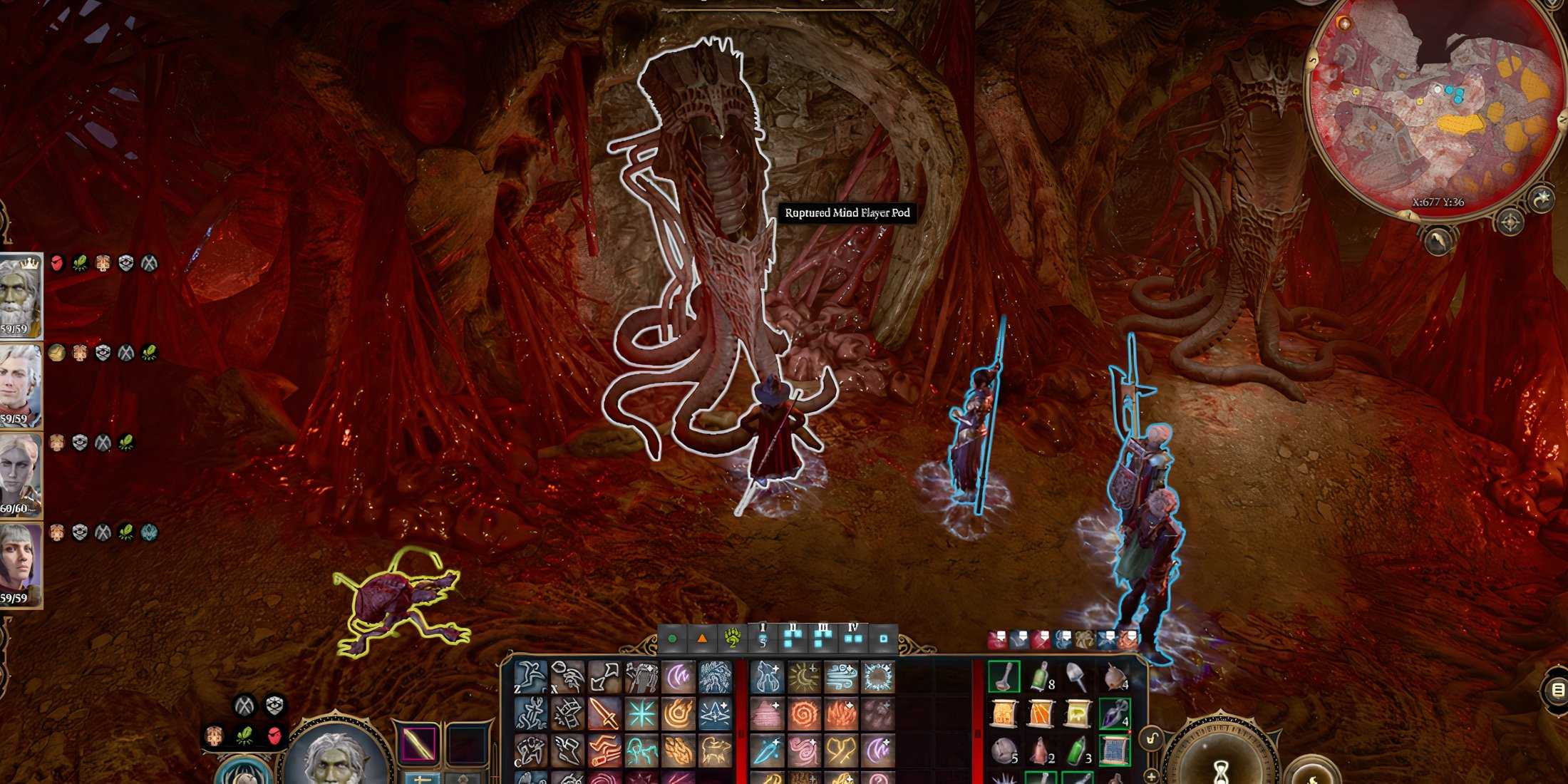Switch to spell level II filter tab
Viewport: 1568px width, 784px height.
pyautogui.click(x=793, y=637)
